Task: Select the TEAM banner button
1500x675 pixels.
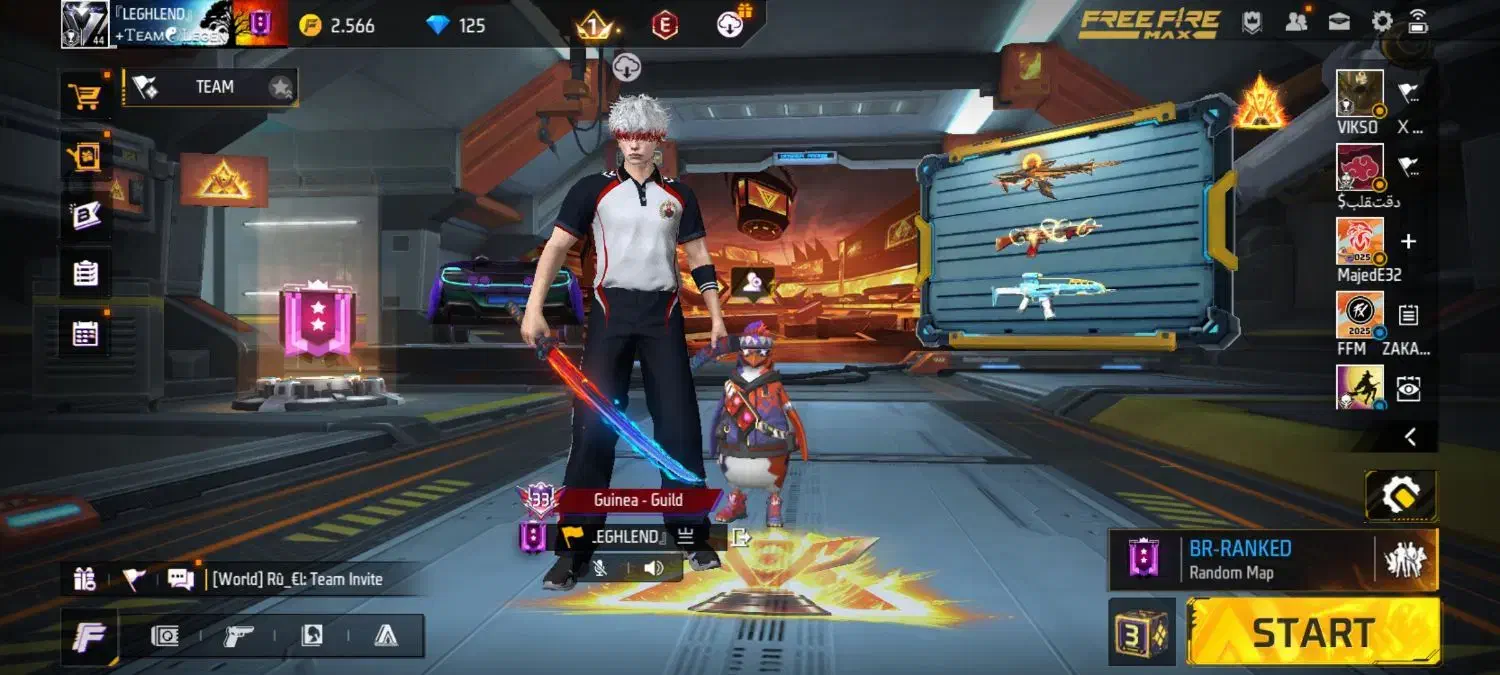Action: [x=210, y=88]
